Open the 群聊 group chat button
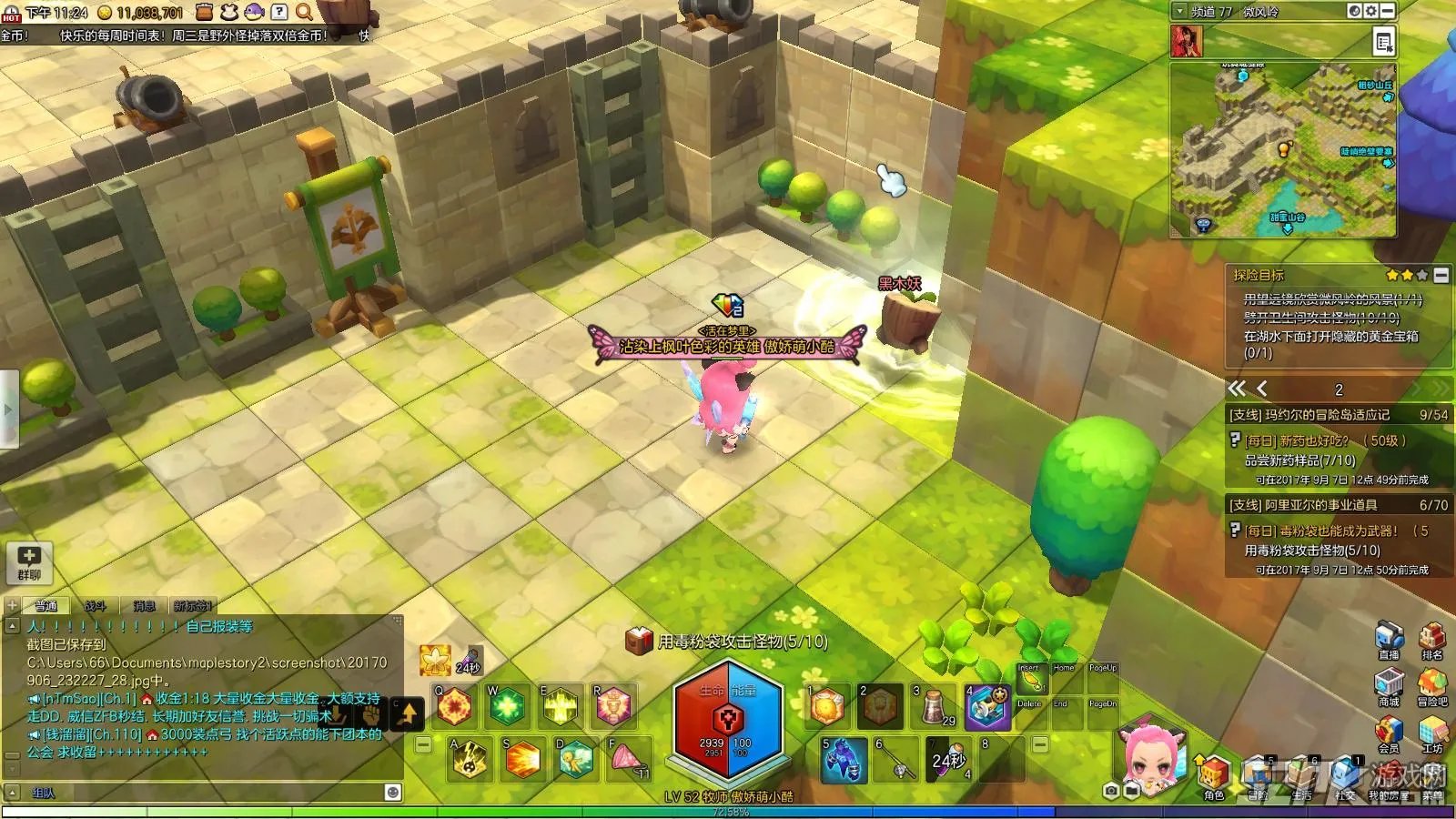The height and width of the screenshot is (819, 1456). 29,561
